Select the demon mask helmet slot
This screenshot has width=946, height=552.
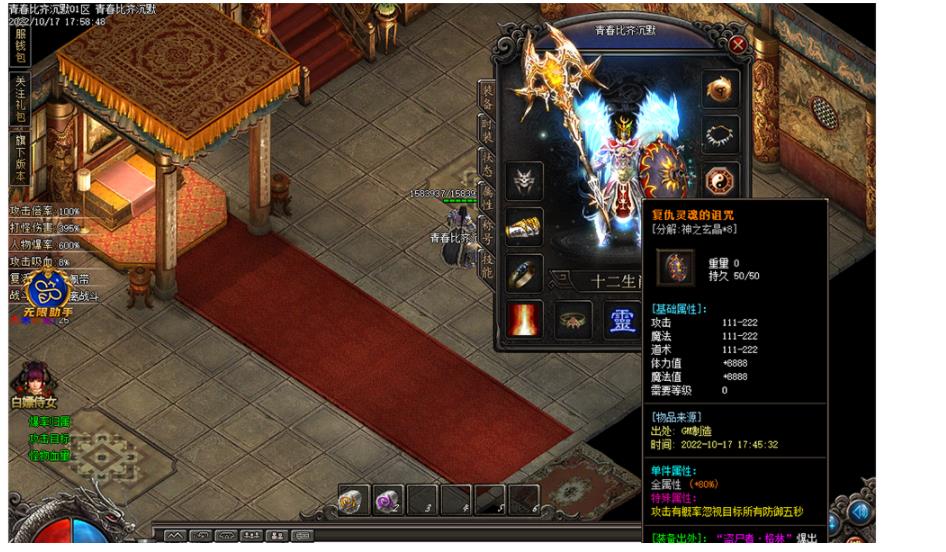coord(524,180)
